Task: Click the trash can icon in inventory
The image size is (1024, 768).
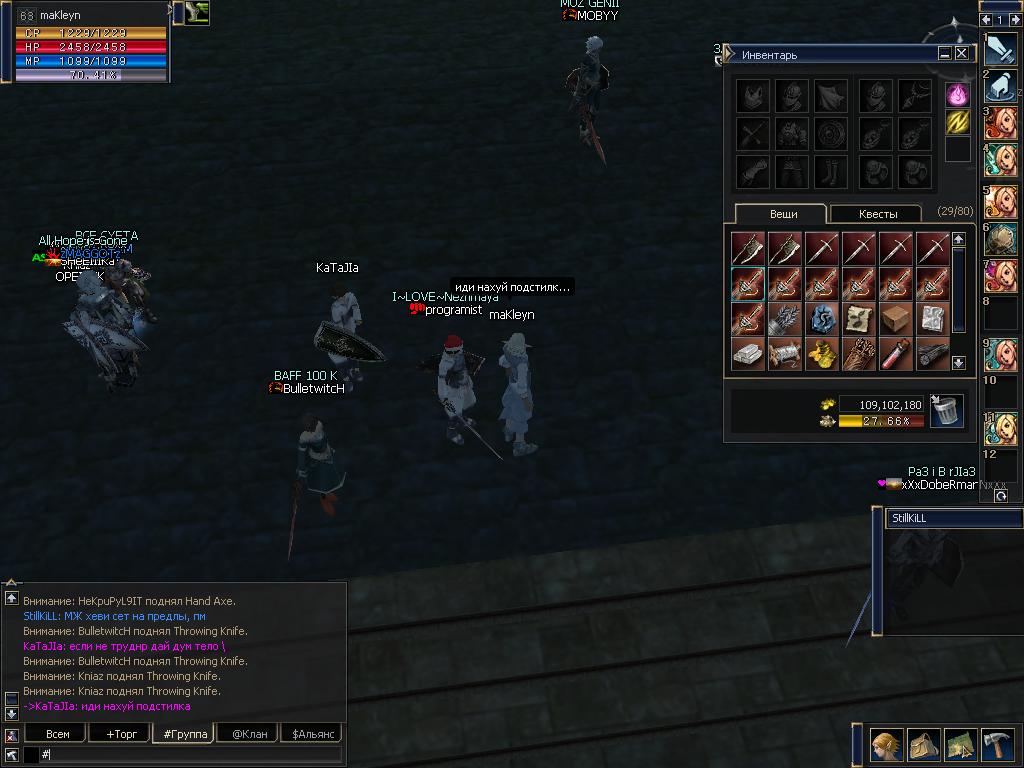Action: click(x=945, y=410)
